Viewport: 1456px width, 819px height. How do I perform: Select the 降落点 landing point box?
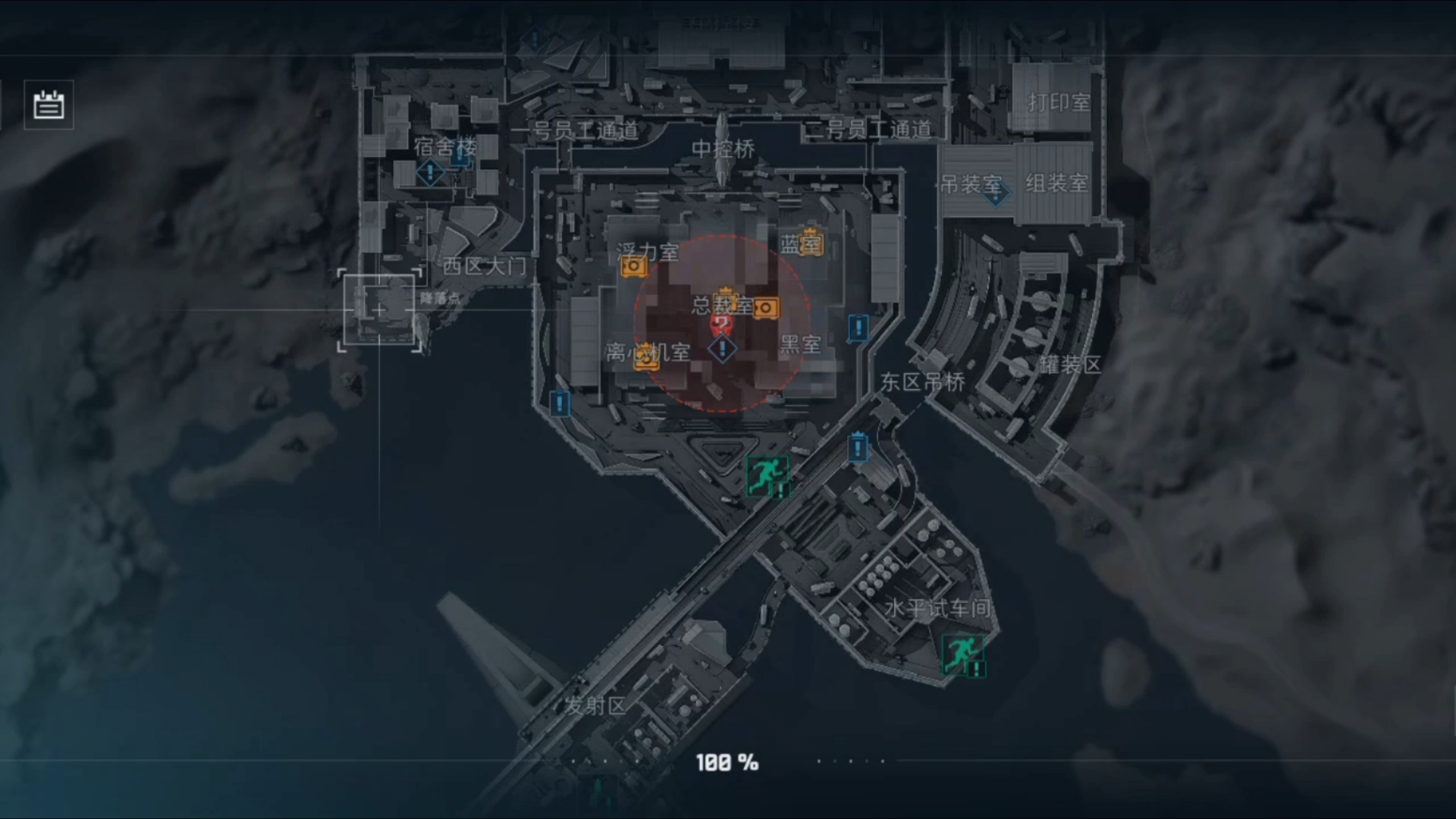(380, 310)
